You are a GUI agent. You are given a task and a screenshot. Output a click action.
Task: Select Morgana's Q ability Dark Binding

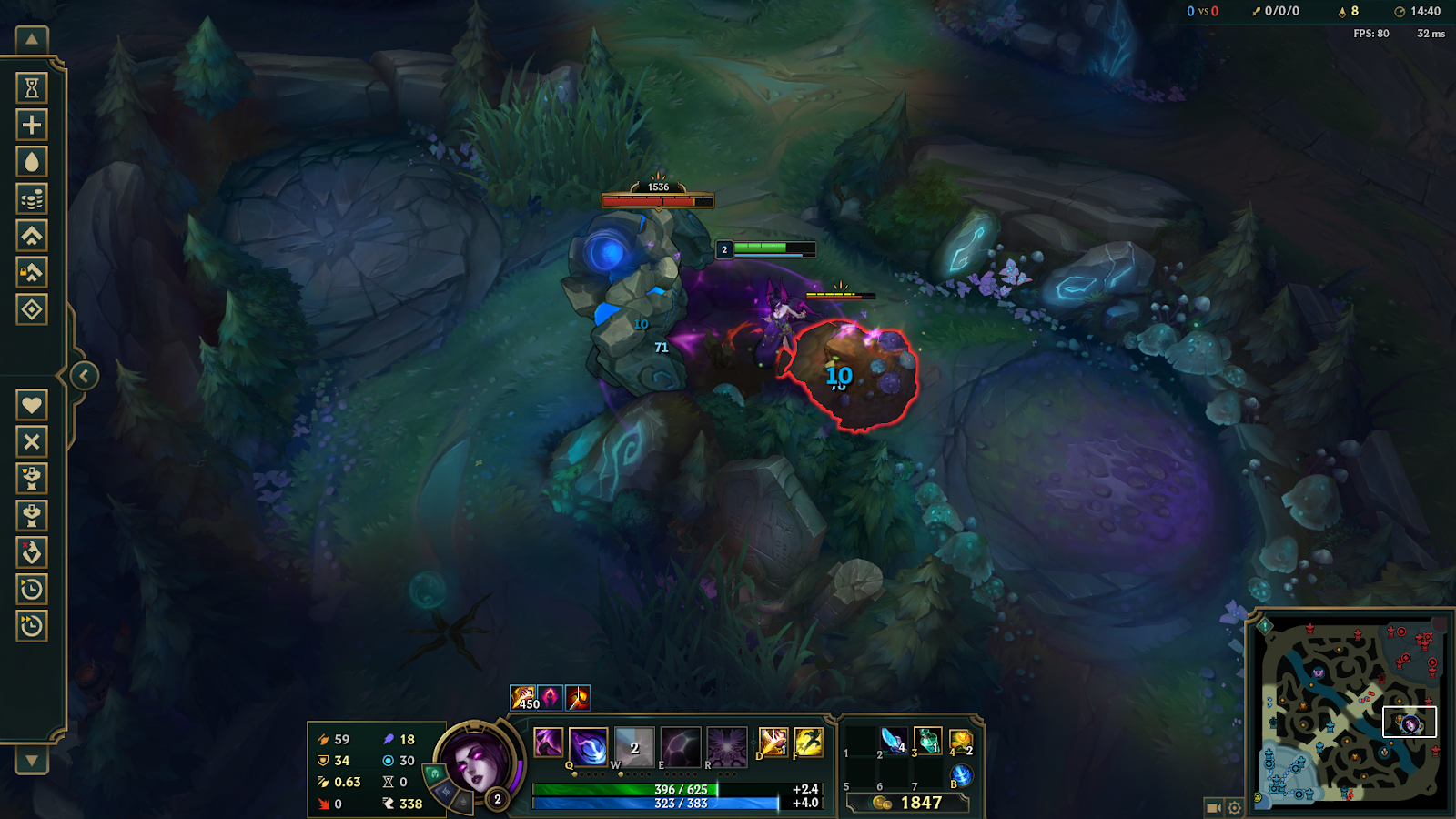coord(589,746)
